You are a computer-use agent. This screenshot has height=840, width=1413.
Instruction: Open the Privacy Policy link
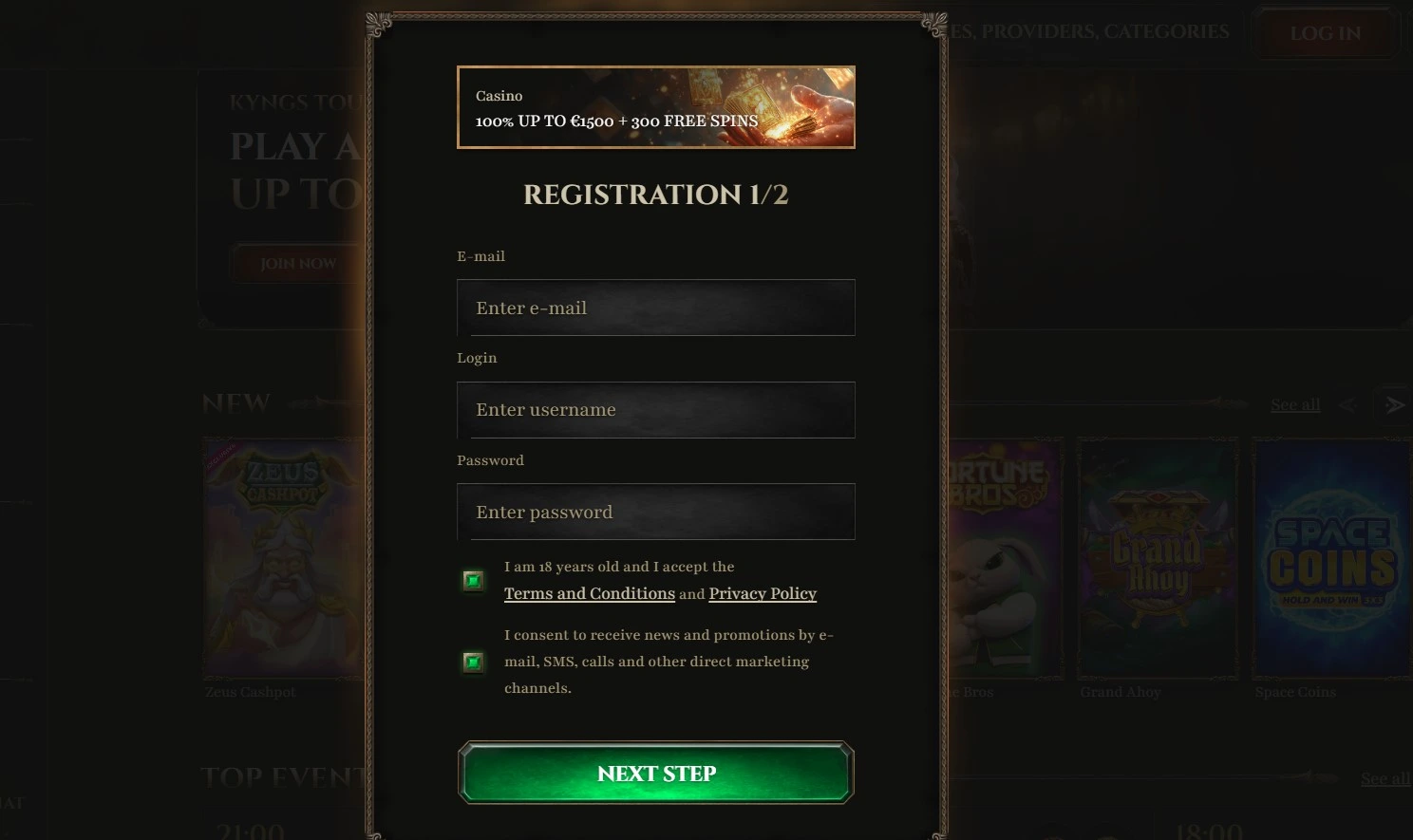click(x=762, y=593)
